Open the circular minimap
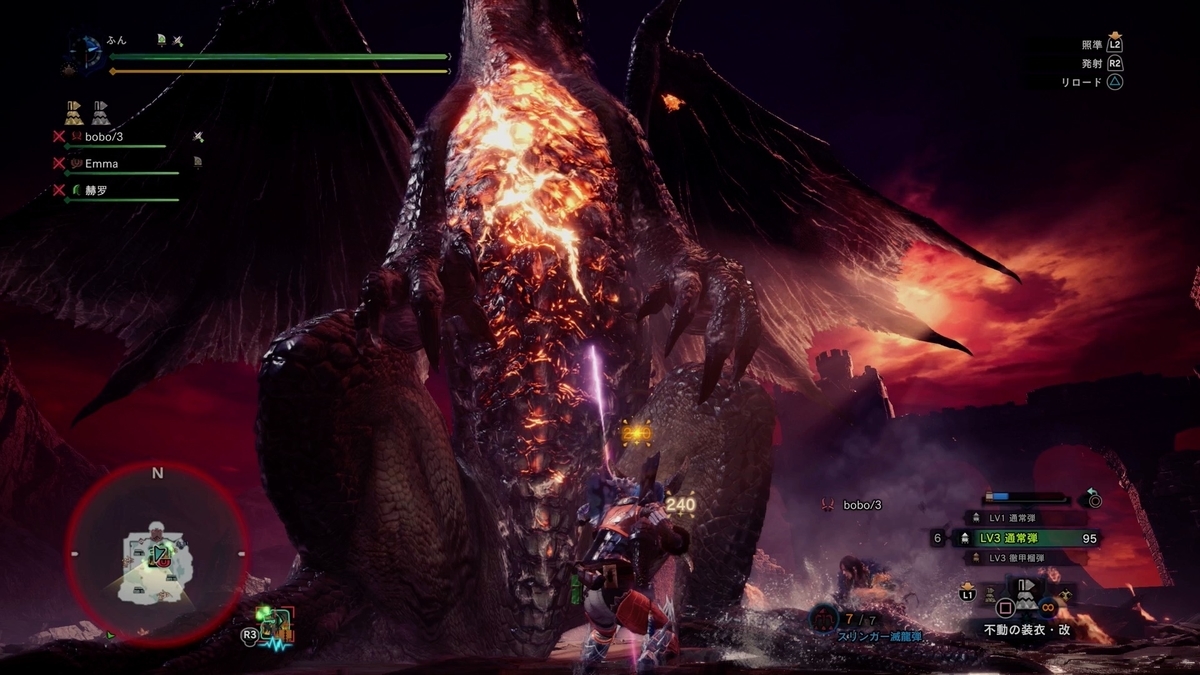This screenshot has width=1200, height=675. (157, 555)
